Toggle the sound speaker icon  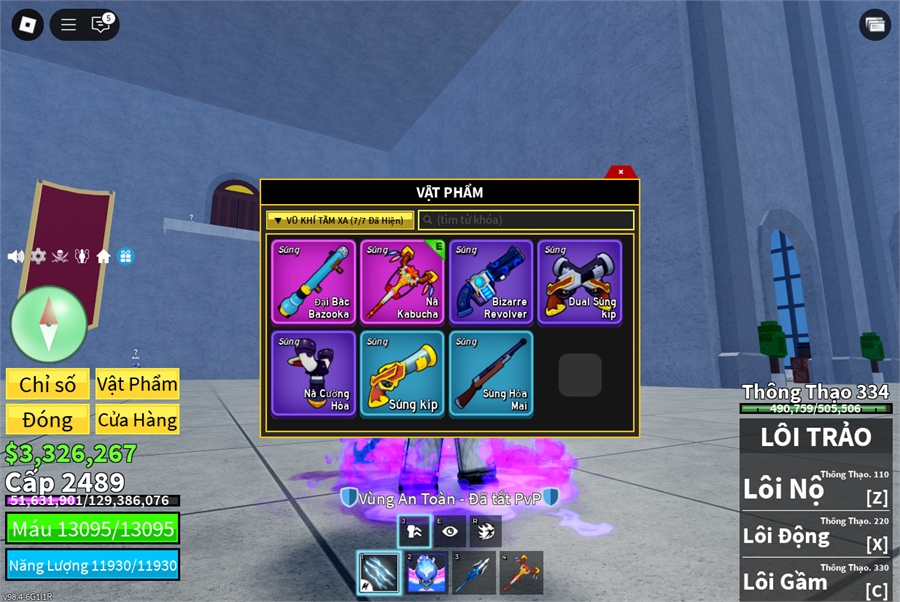click(16, 256)
